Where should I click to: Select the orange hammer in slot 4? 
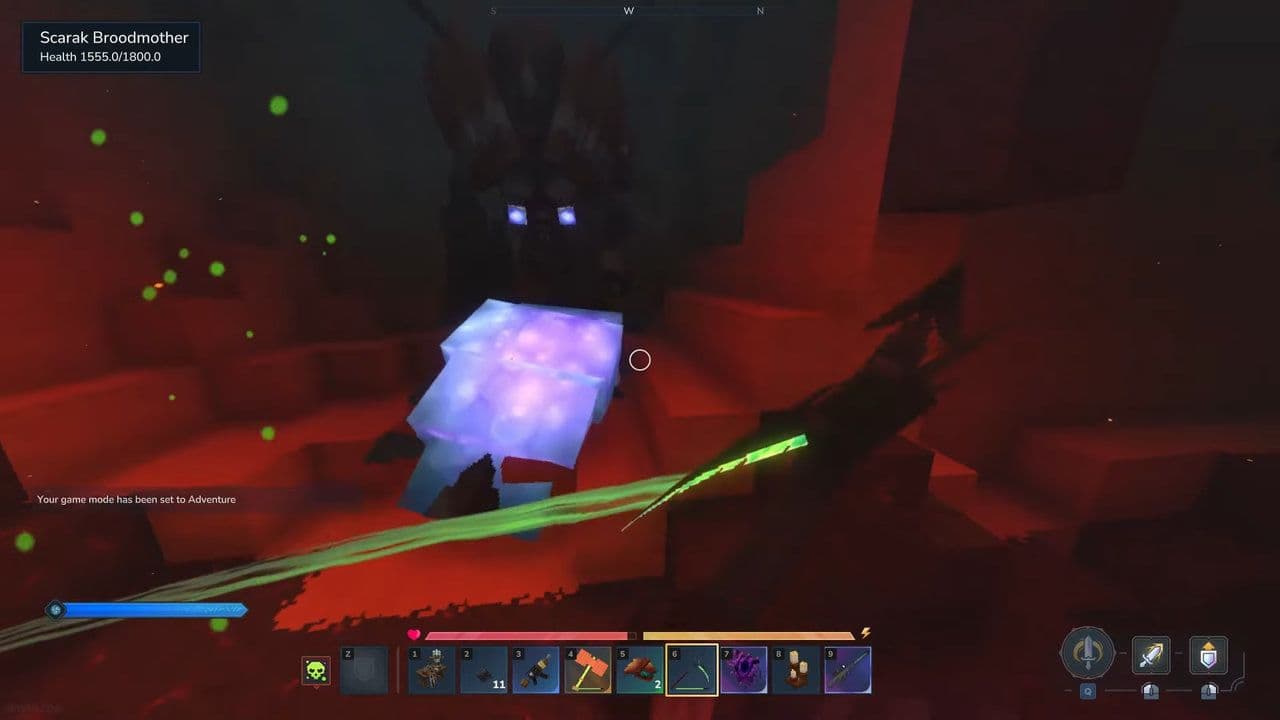(x=588, y=670)
